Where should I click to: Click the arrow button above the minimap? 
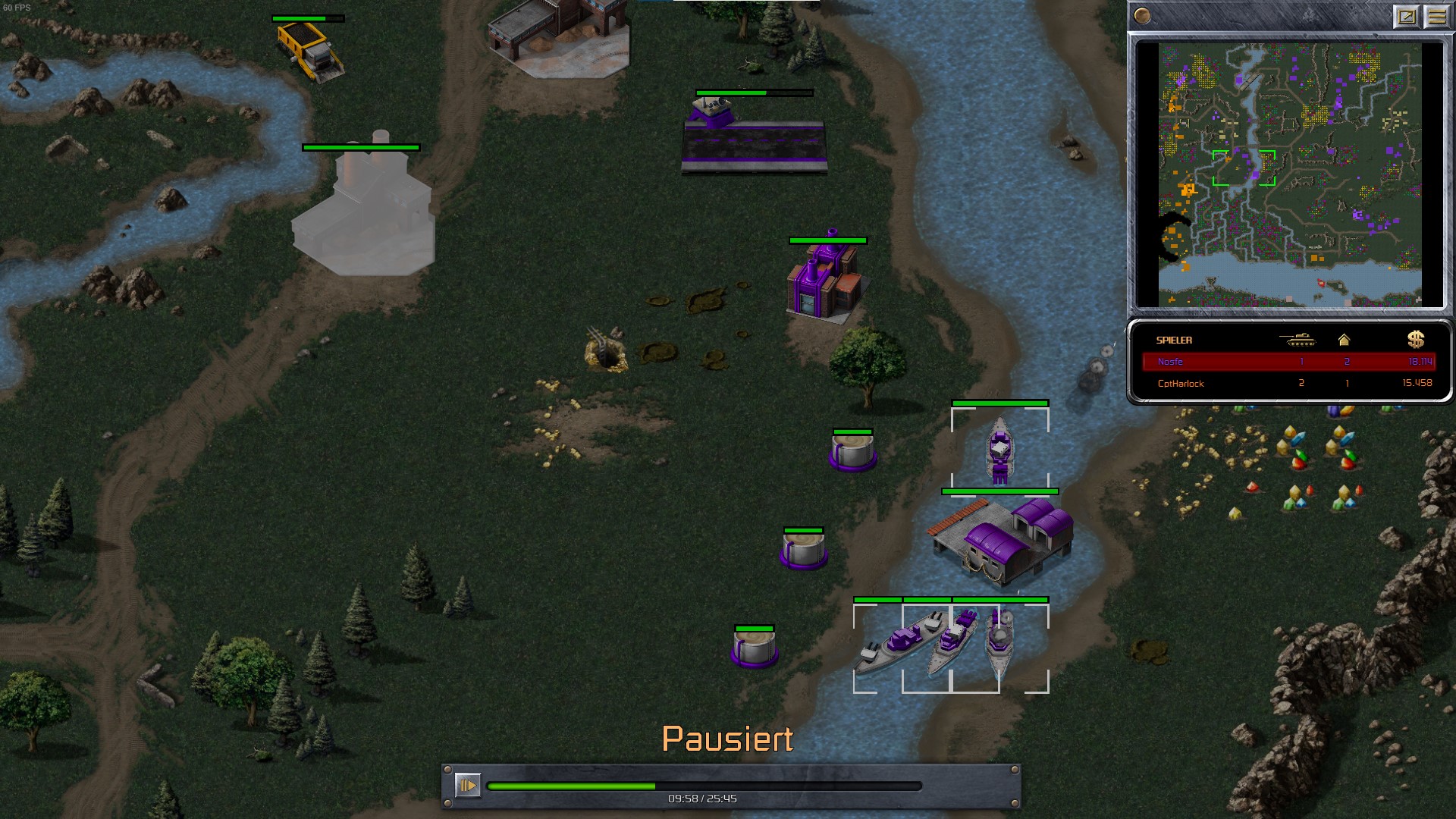(x=1406, y=16)
